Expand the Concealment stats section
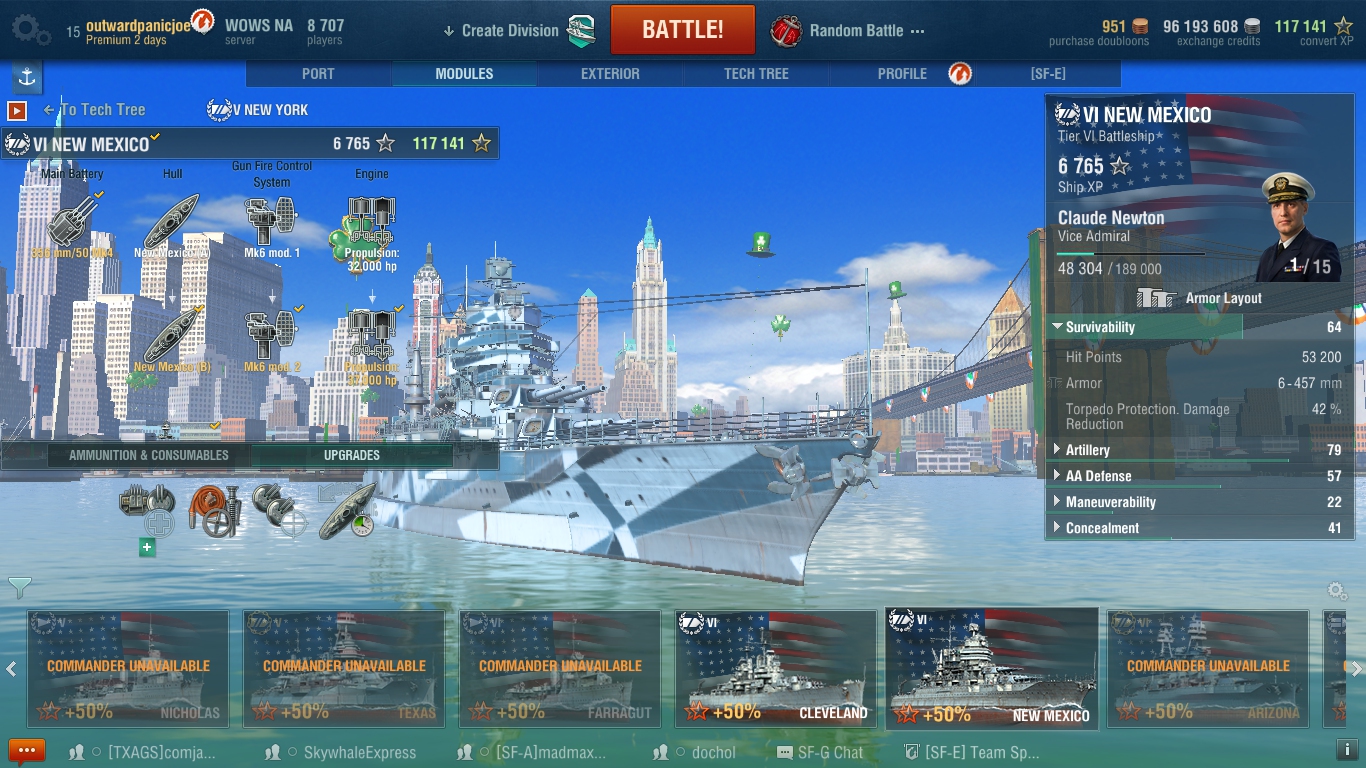1366x768 pixels. [1102, 528]
